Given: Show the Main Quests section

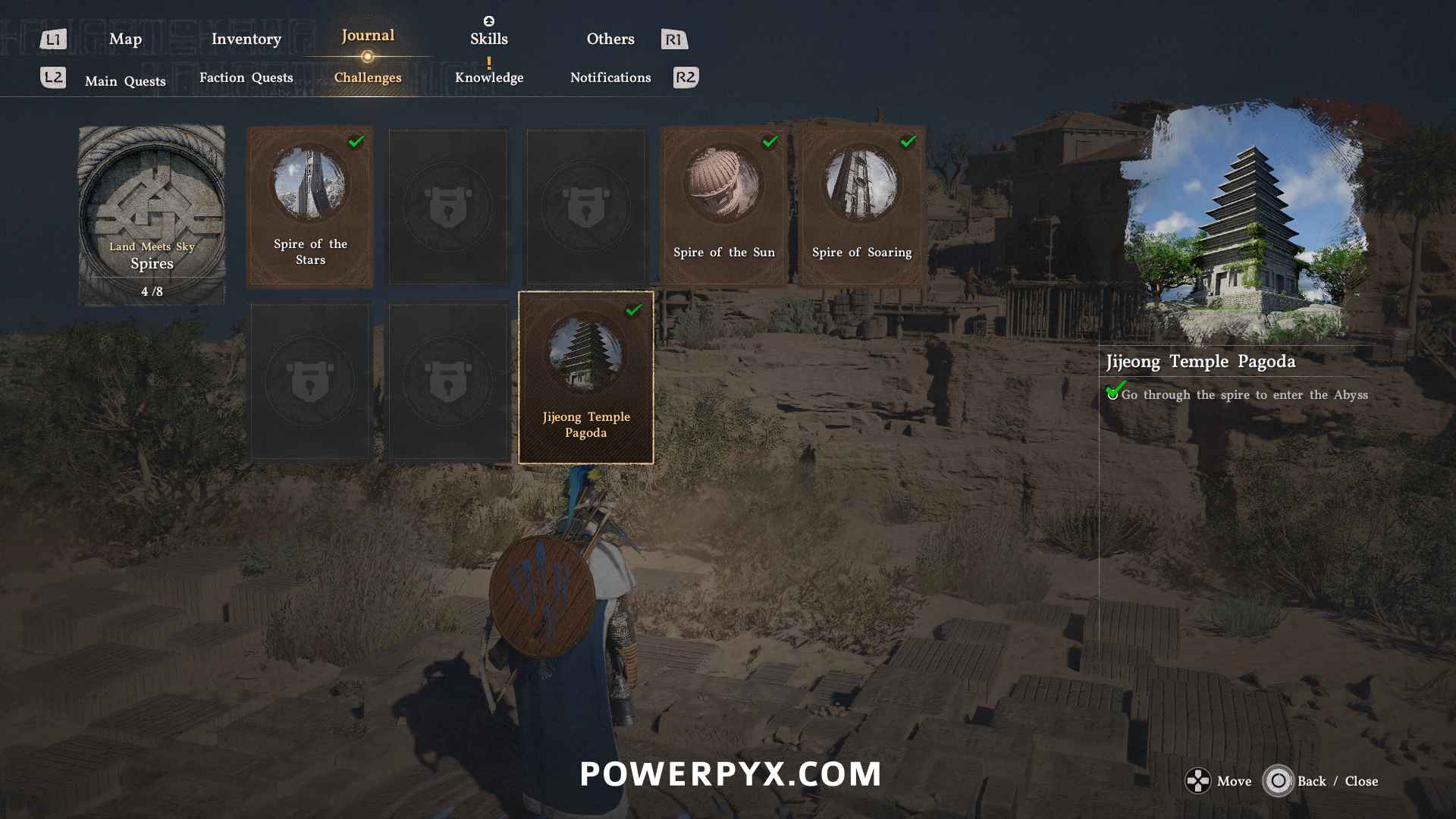Looking at the screenshot, I should click(x=125, y=81).
